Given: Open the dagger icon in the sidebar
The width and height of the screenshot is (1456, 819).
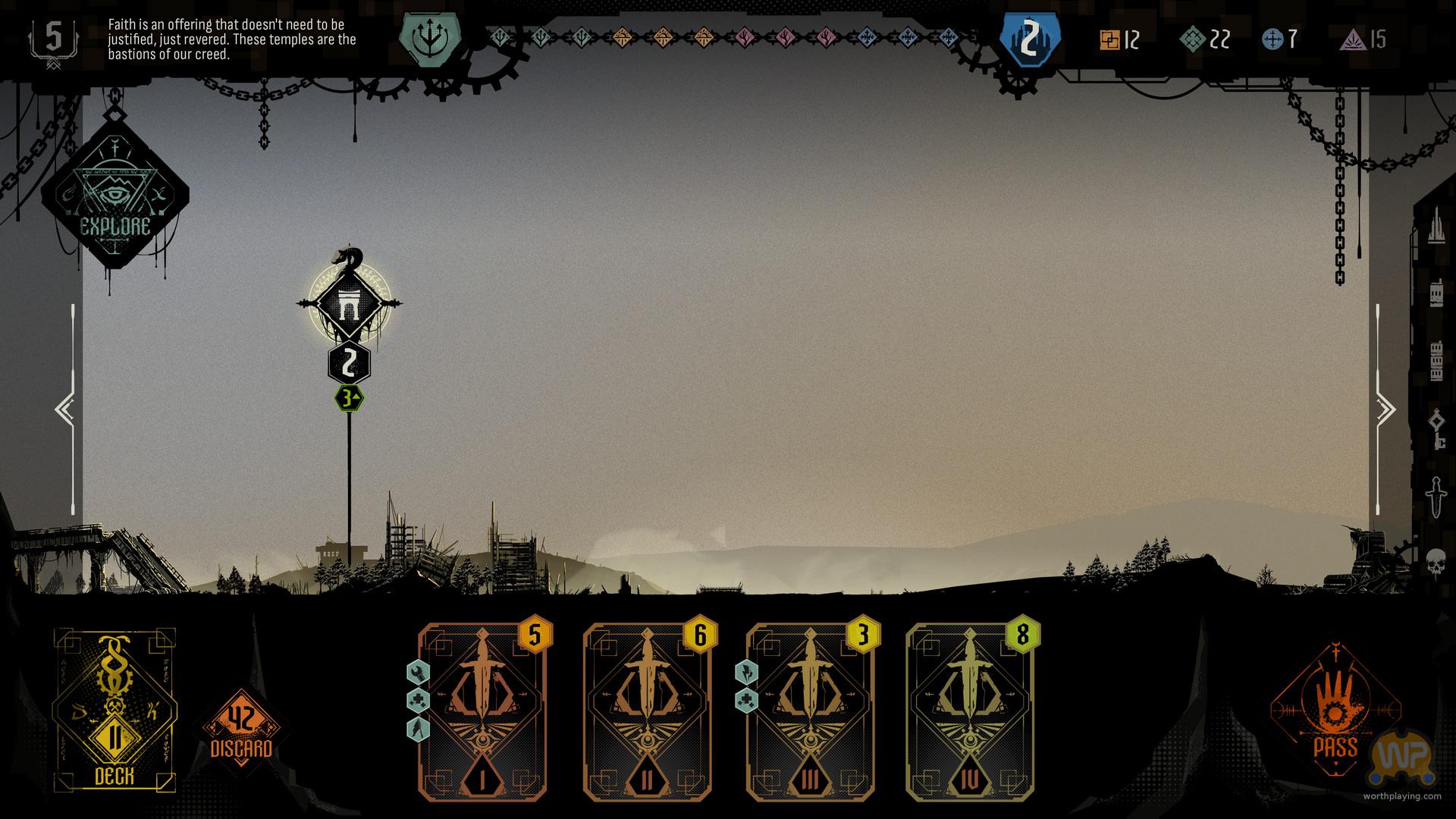Looking at the screenshot, I should [x=1436, y=497].
